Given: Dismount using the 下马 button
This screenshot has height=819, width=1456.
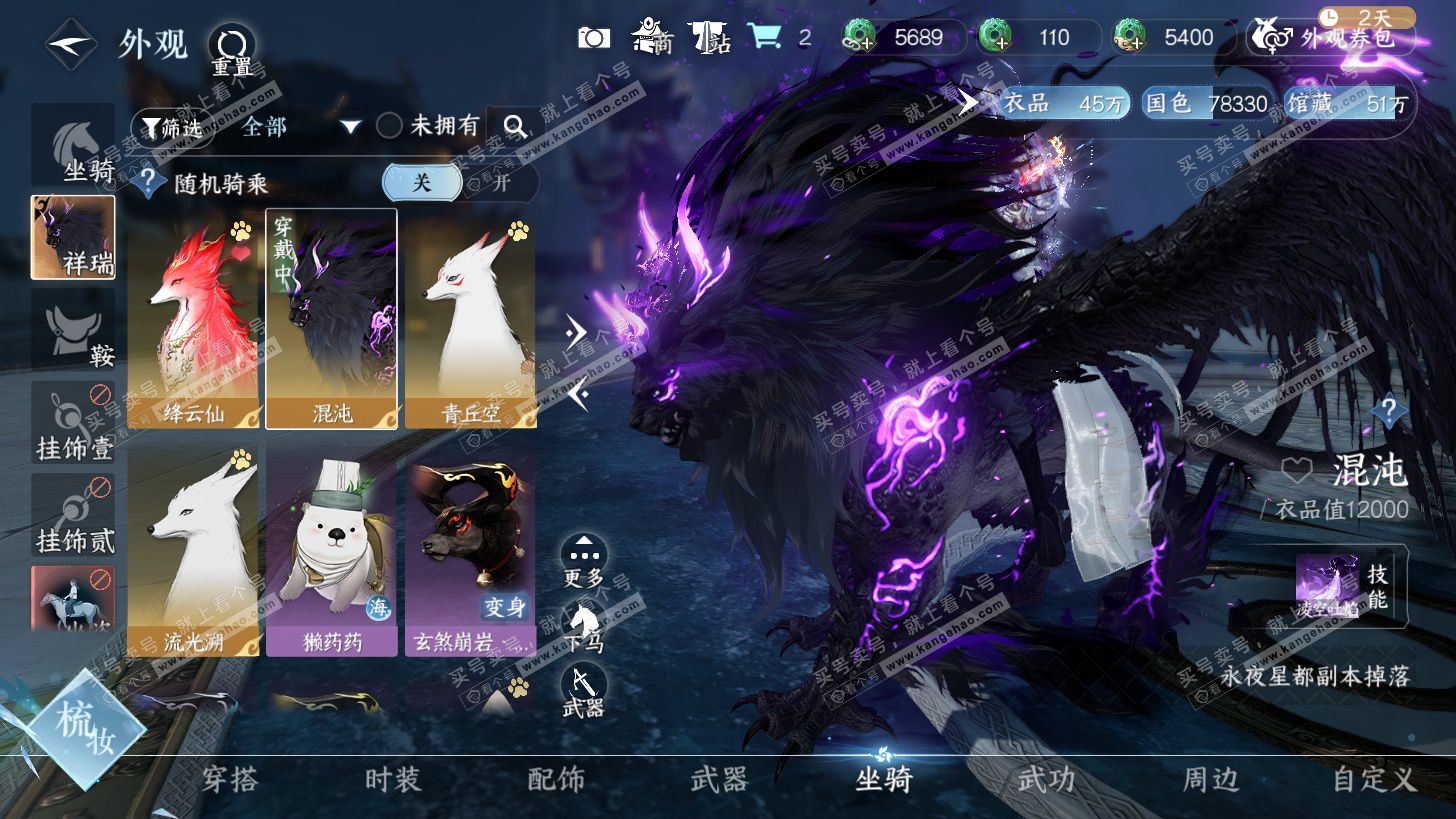Looking at the screenshot, I should coord(584,625).
